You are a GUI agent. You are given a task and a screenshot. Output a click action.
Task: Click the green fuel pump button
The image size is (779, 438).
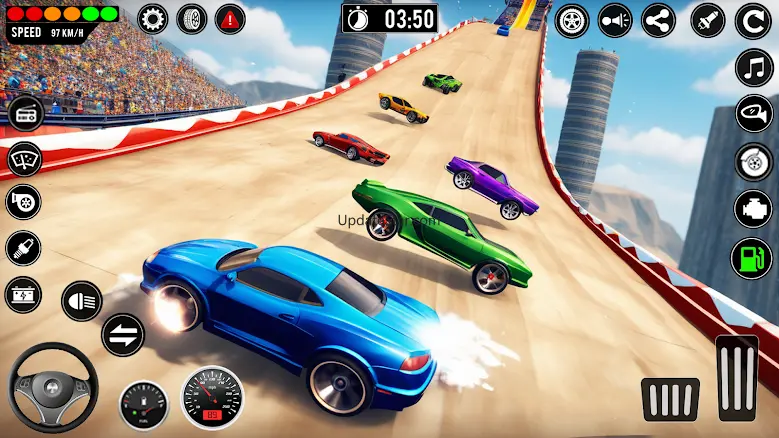[750, 258]
